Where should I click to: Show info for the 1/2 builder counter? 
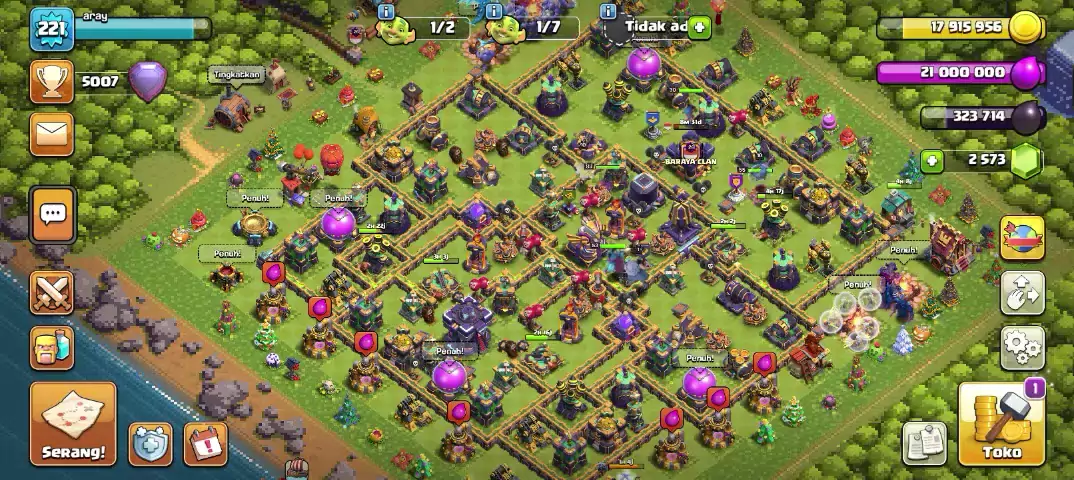pyautogui.click(x=385, y=11)
